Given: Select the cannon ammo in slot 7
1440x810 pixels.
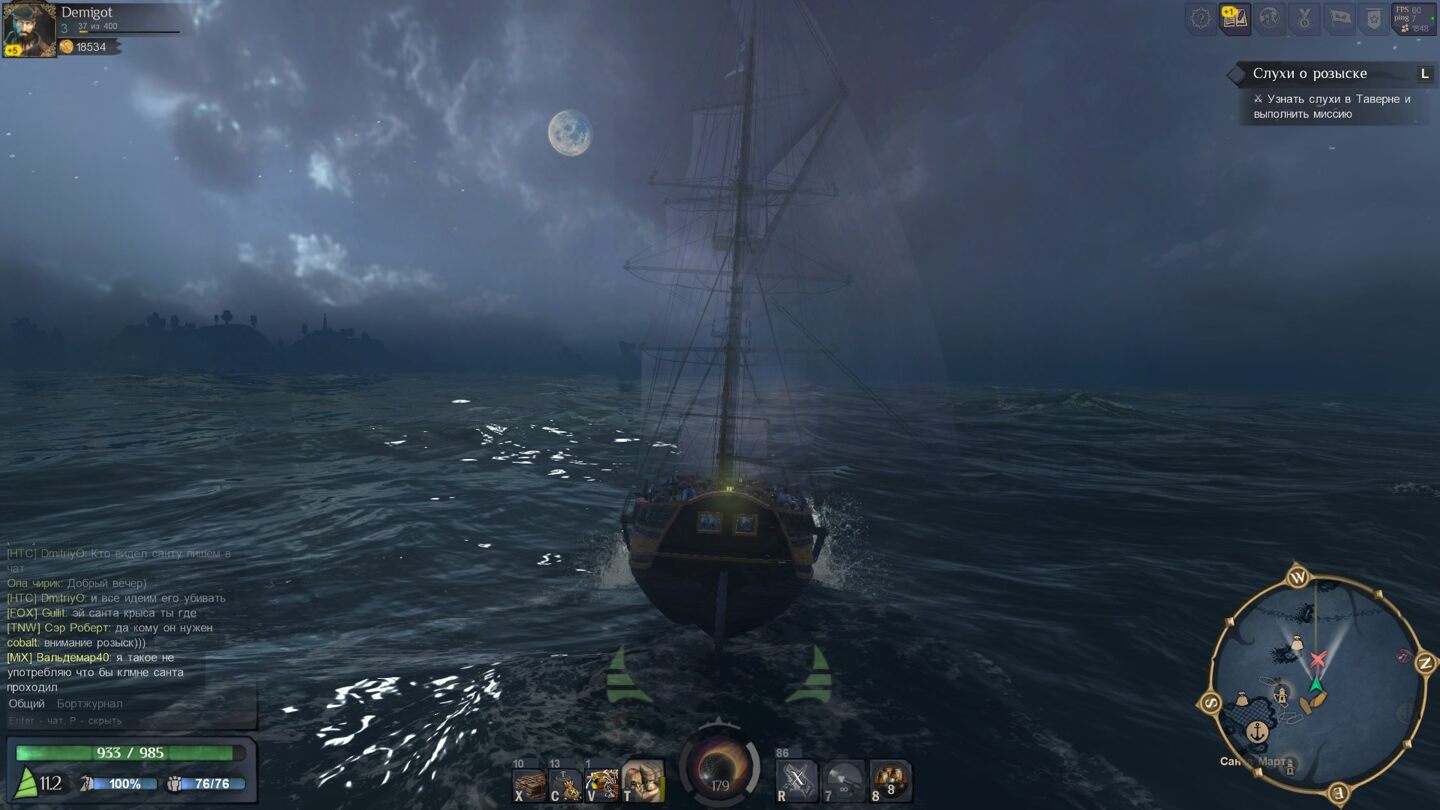Looking at the screenshot, I should [x=844, y=781].
